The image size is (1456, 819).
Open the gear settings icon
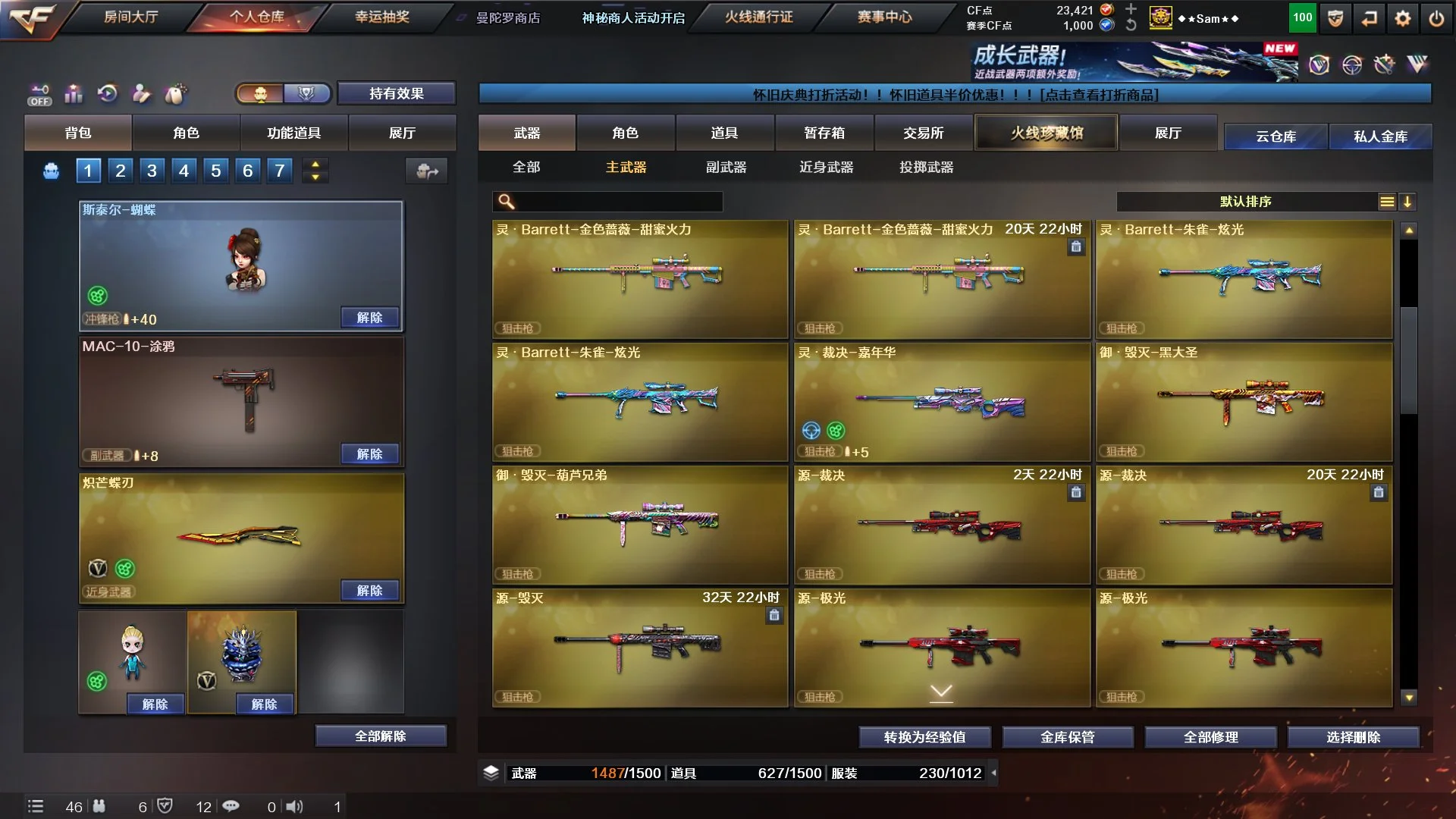[x=1402, y=19]
